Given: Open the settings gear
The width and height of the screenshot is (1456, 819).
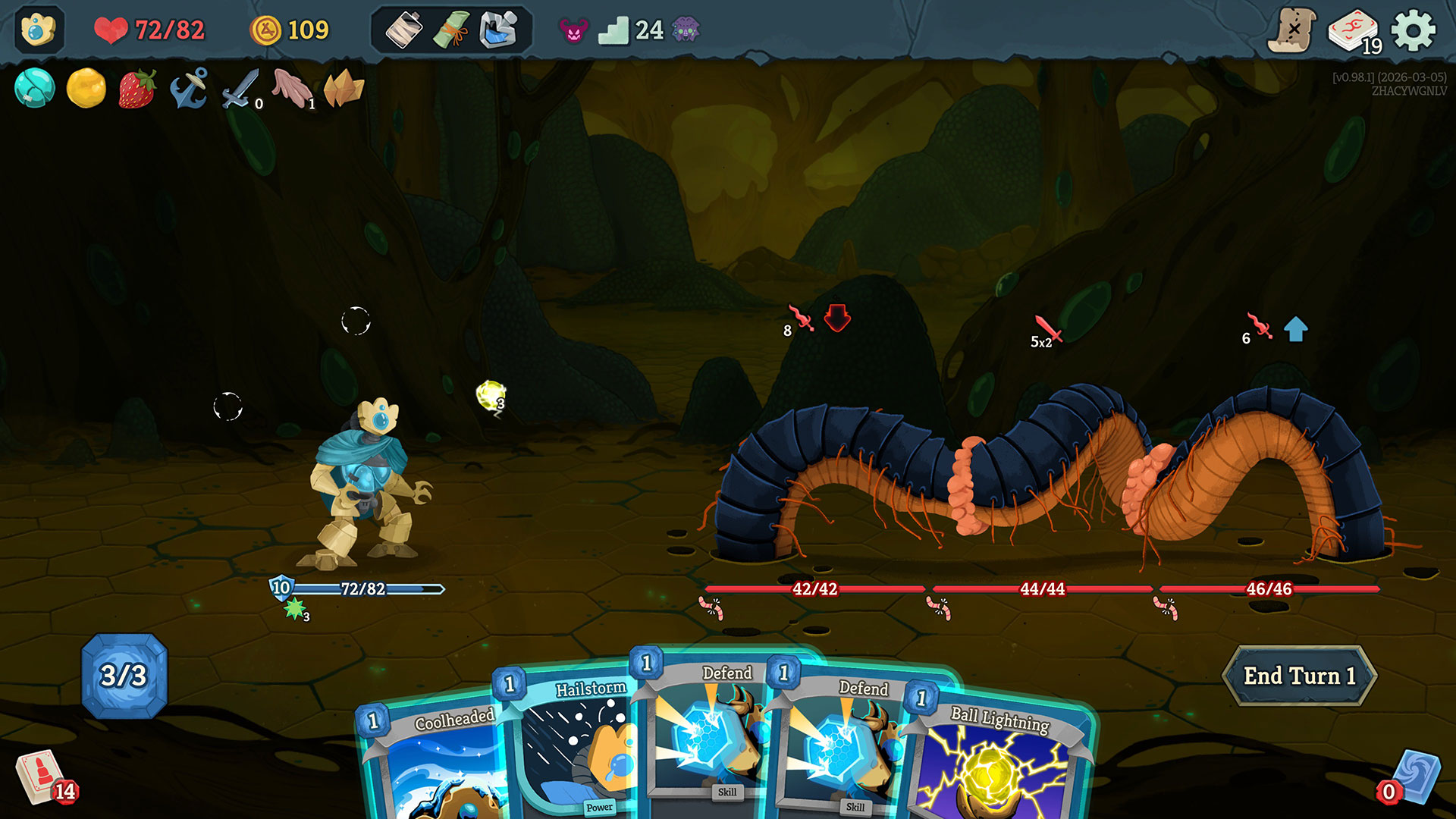Looking at the screenshot, I should click(1413, 31).
